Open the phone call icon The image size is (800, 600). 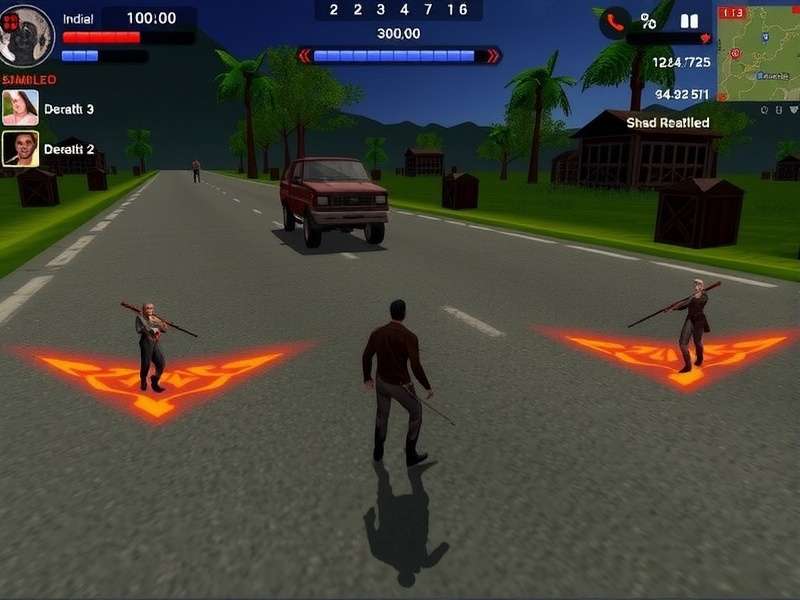(x=614, y=22)
